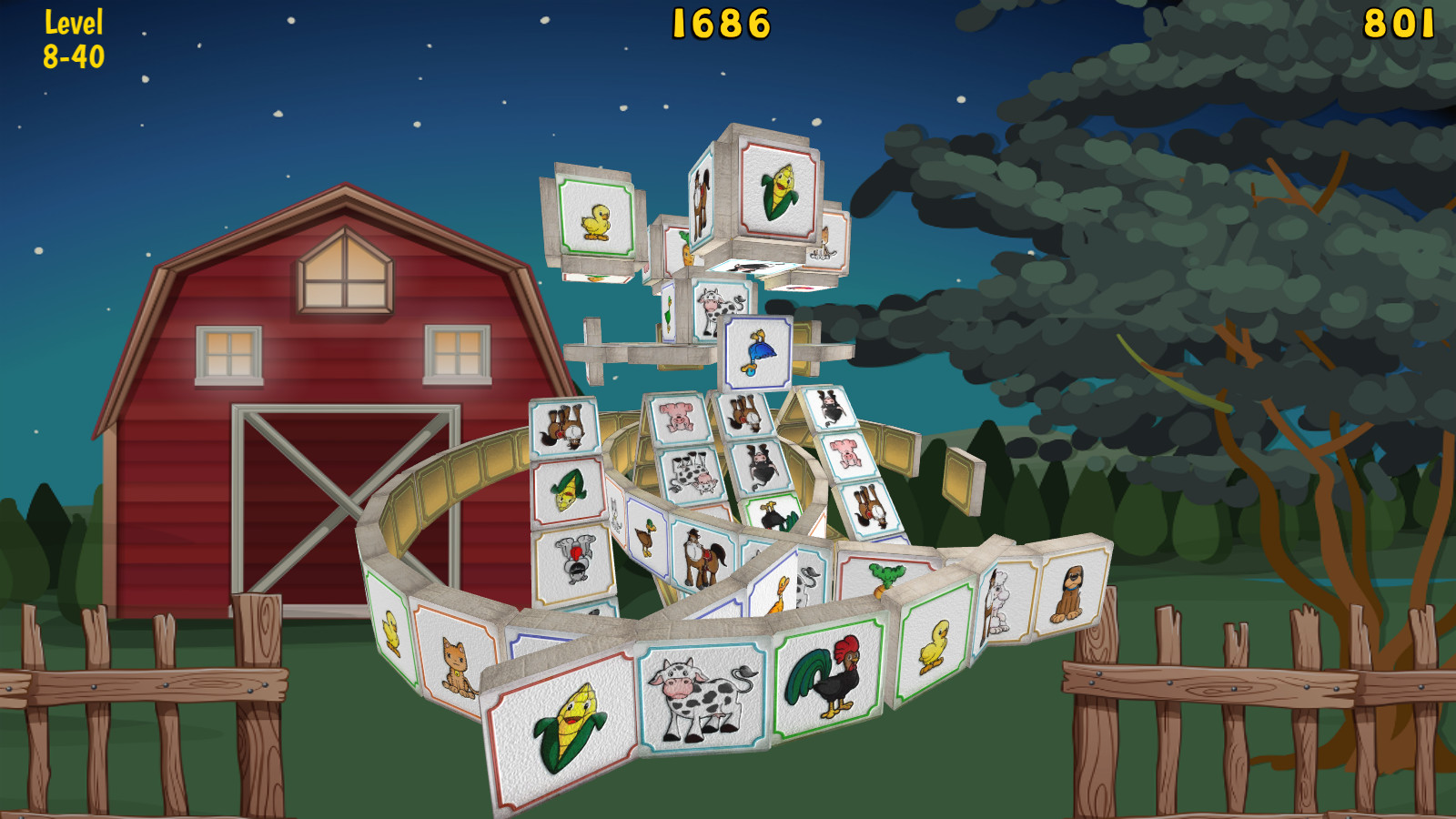Click the white poodle tile
This screenshot has height=819, width=1456.
pos(999,601)
